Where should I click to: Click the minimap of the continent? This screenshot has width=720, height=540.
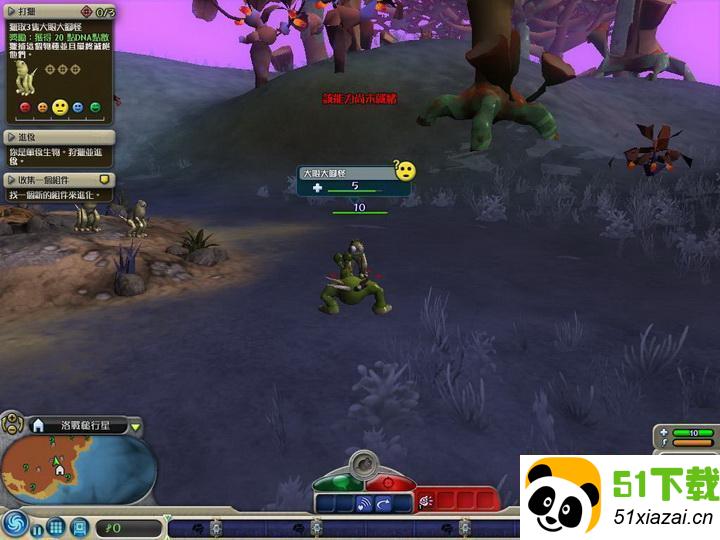(x=75, y=470)
